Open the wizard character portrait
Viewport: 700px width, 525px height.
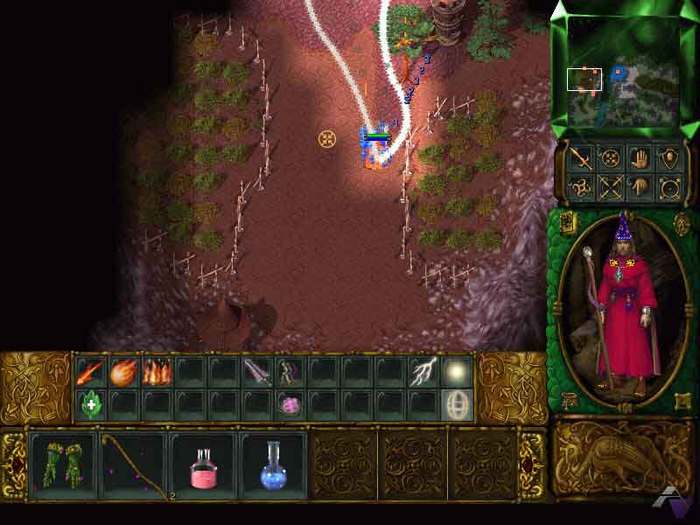coord(621,309)
